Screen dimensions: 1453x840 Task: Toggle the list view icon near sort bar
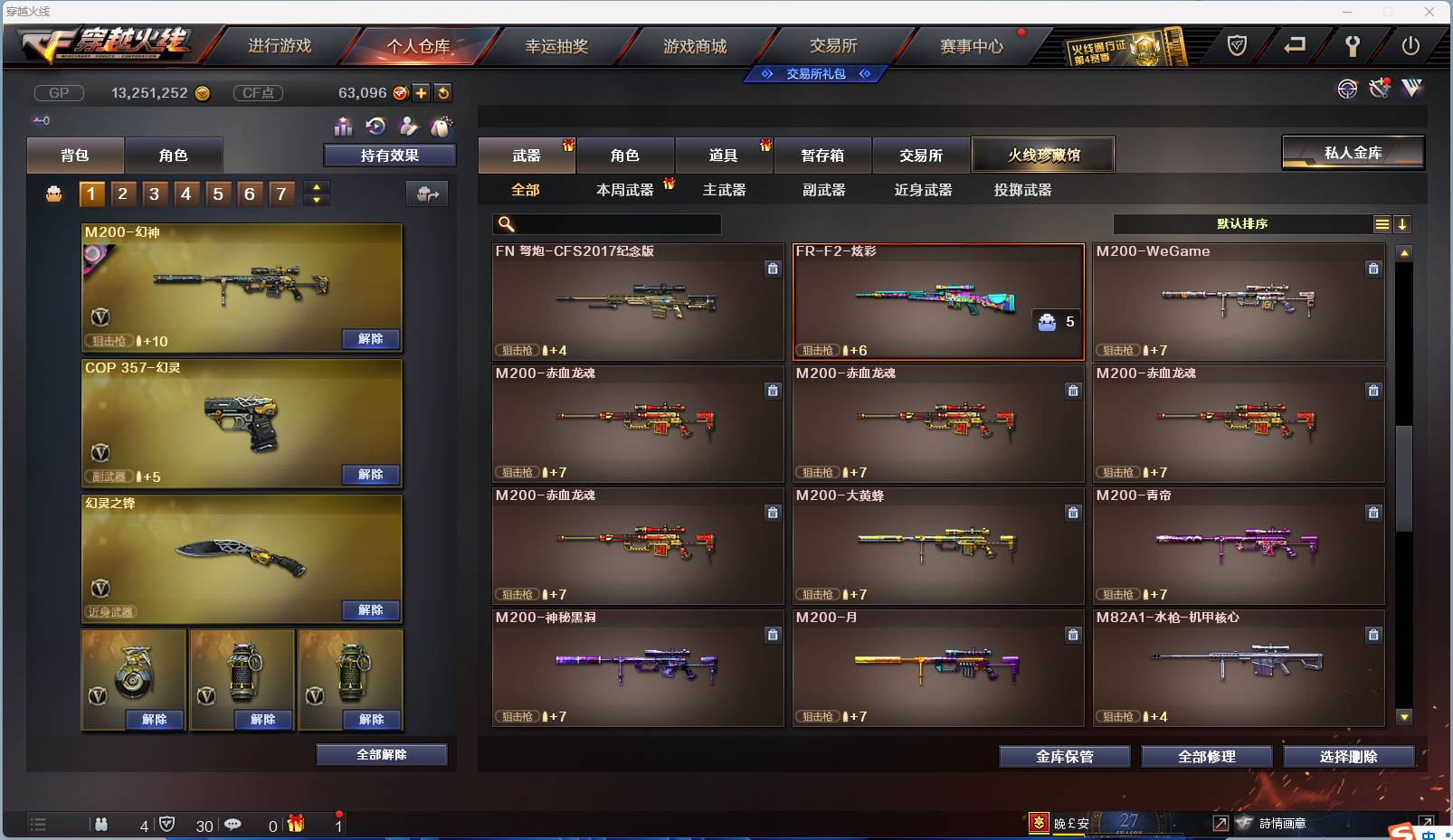coord(1382,223)
